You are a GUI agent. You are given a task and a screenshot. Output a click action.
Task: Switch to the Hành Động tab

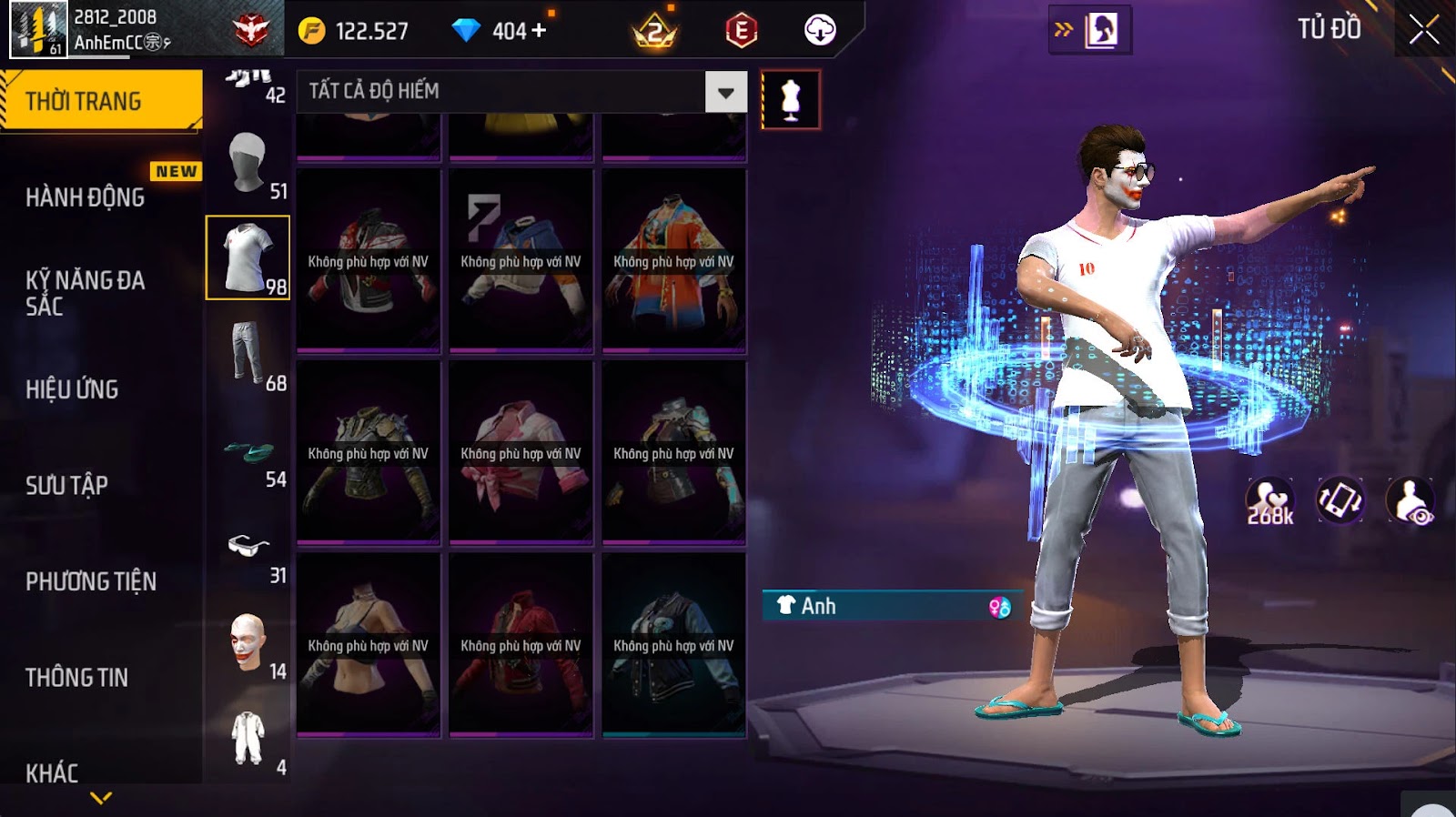click(x=85, y=197)
